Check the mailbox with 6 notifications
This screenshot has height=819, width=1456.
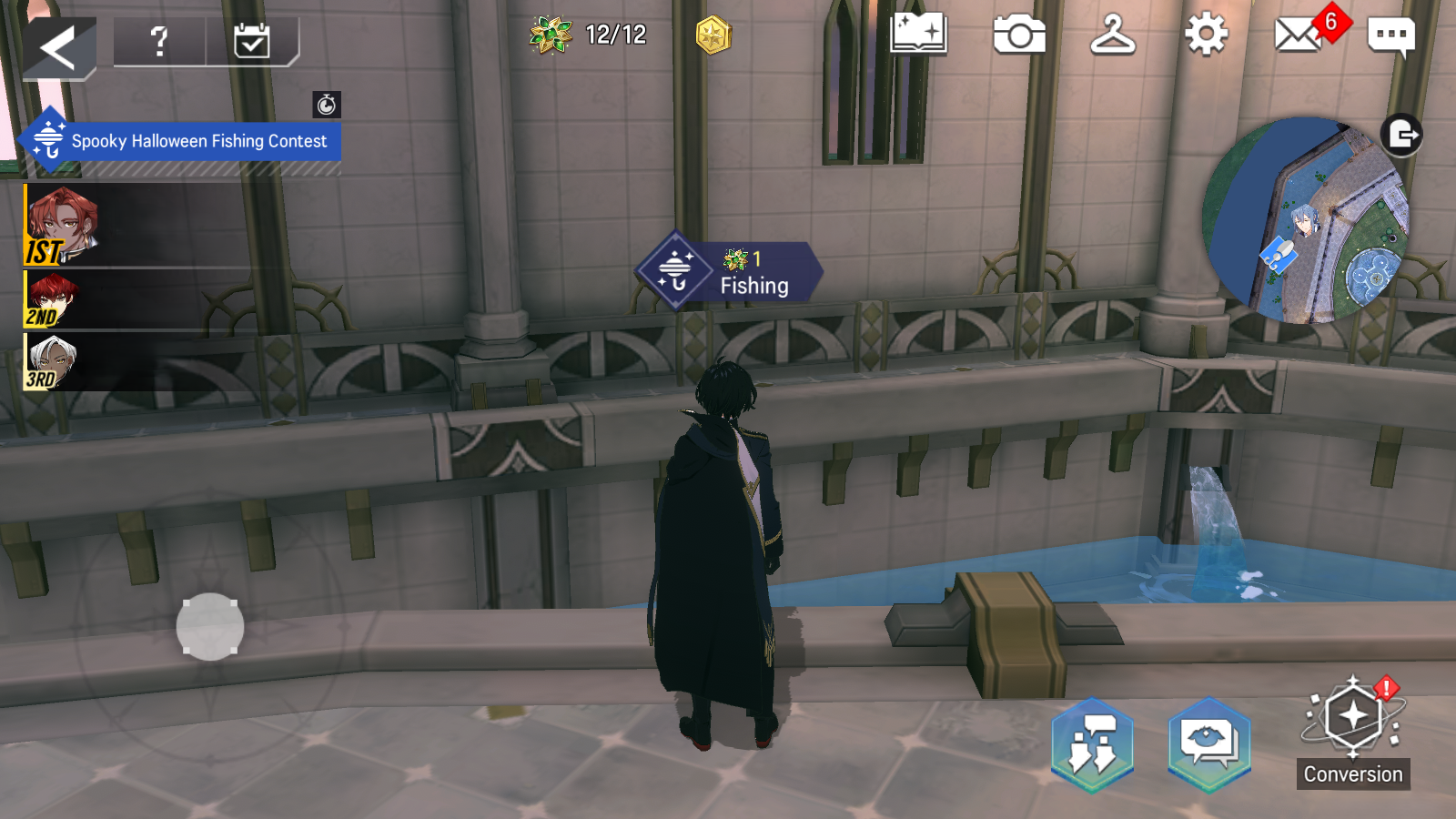(1299, 35)
